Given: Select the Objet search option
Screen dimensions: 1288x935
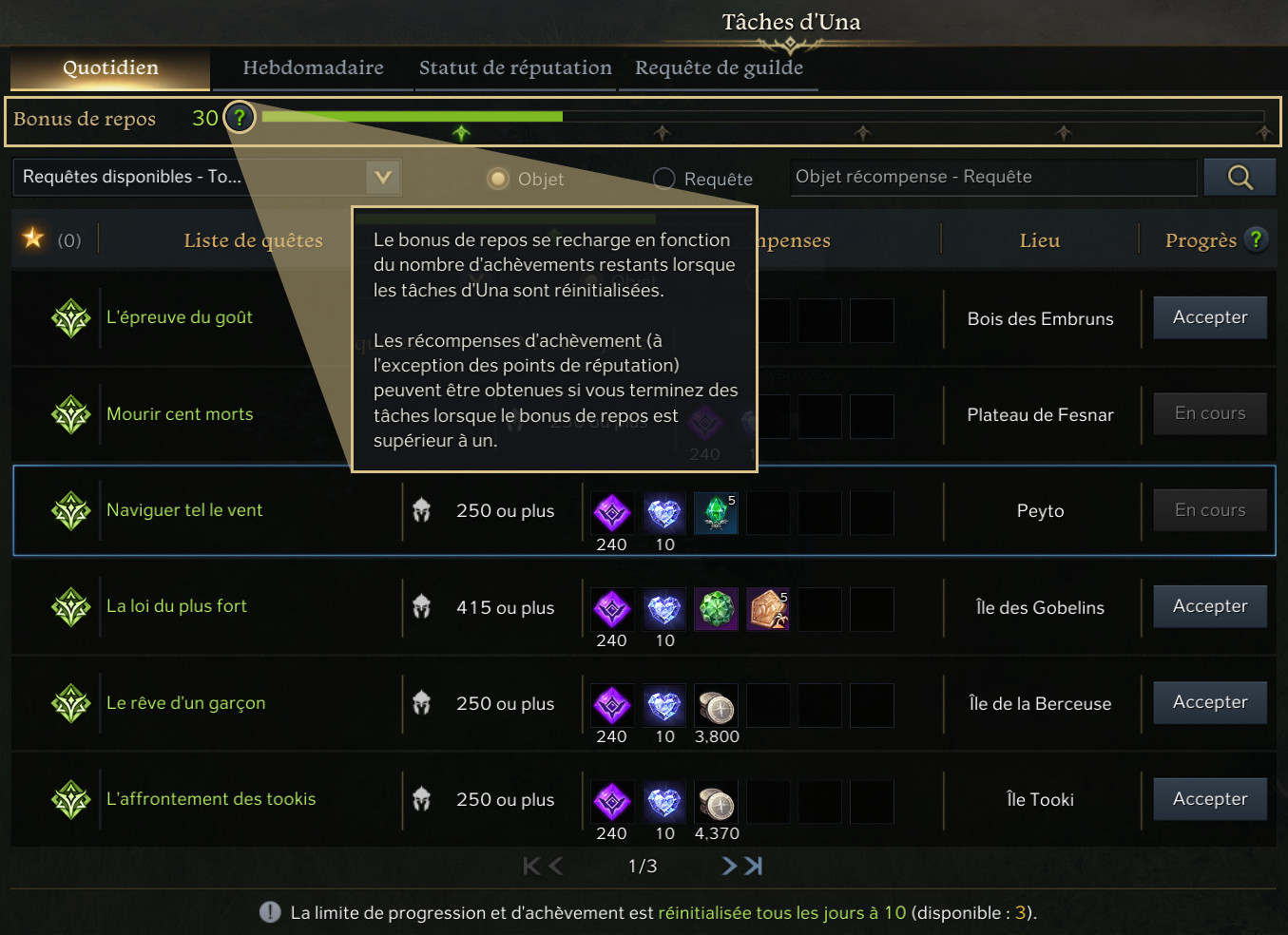Looking at the screenshot, I should (x=498, y=179).
